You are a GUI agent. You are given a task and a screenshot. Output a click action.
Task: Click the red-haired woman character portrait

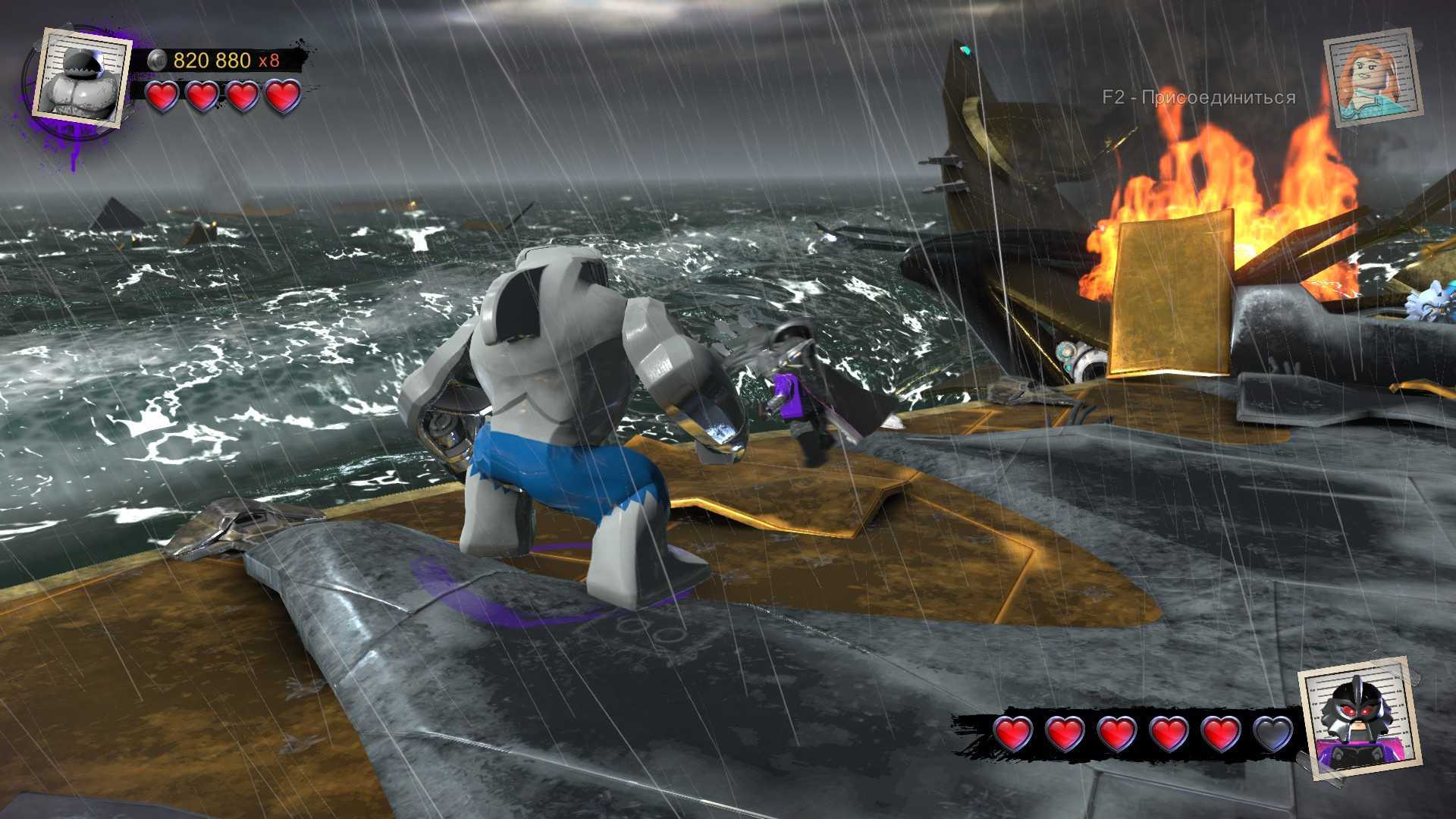pos(1373,77)
